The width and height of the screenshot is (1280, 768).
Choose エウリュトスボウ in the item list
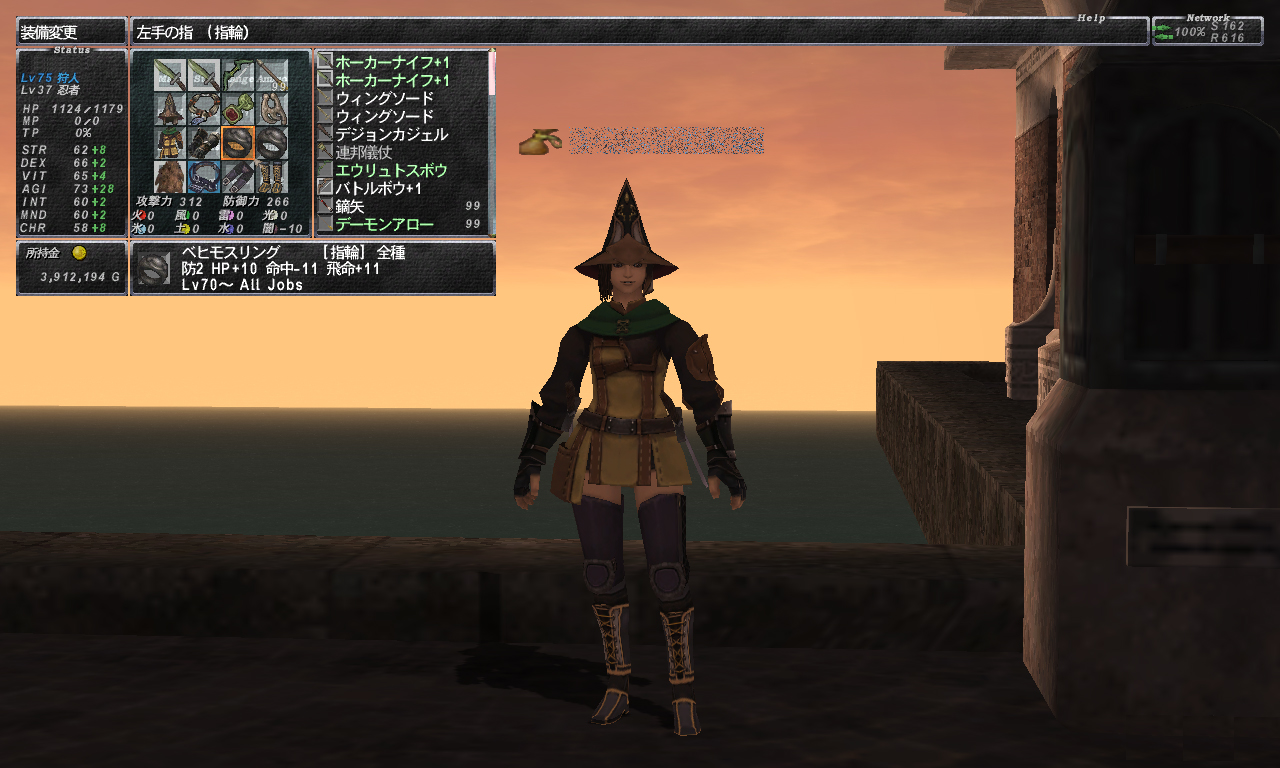pos(391,170)
